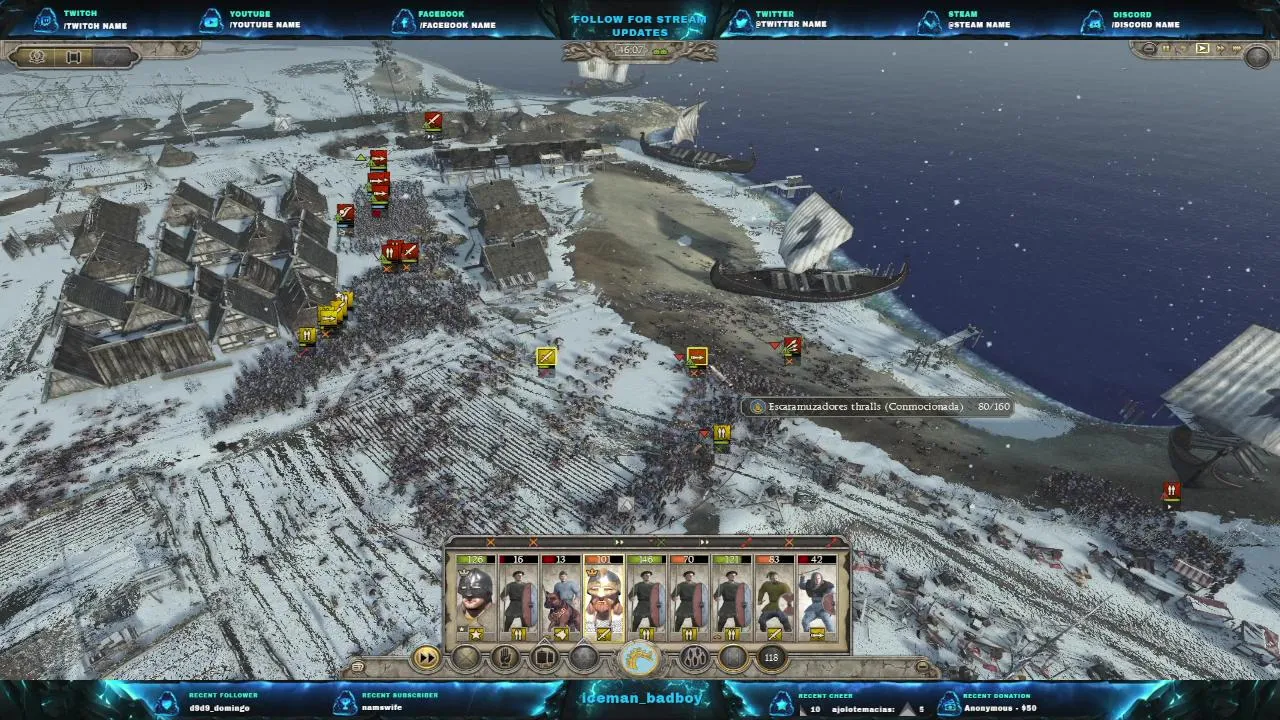Image resolution: width=1280 pixels, height=720 pixels.
Task: Toggle the group formation button
Action: (x=545, y=657)
